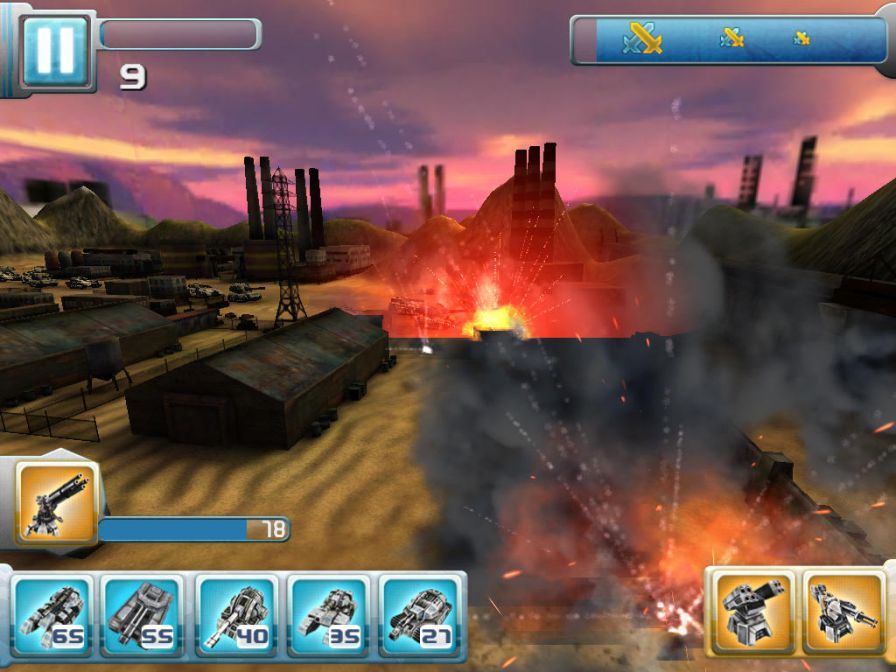Activate the rightmost orange turret button
Viewport: 896px width, 672px height.
844,611
